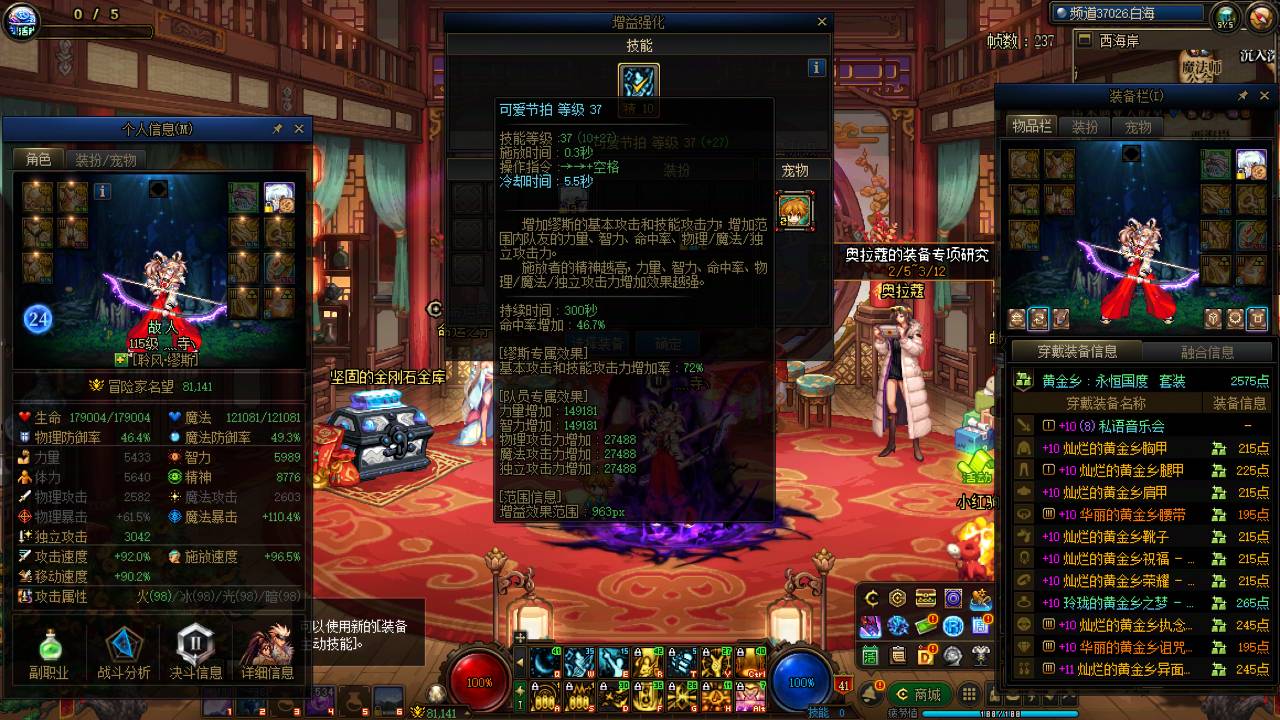Click the blue 疲劳值 fatigue bar
The height and width of the screenshot is (720, 1280).
coord(950,712)
